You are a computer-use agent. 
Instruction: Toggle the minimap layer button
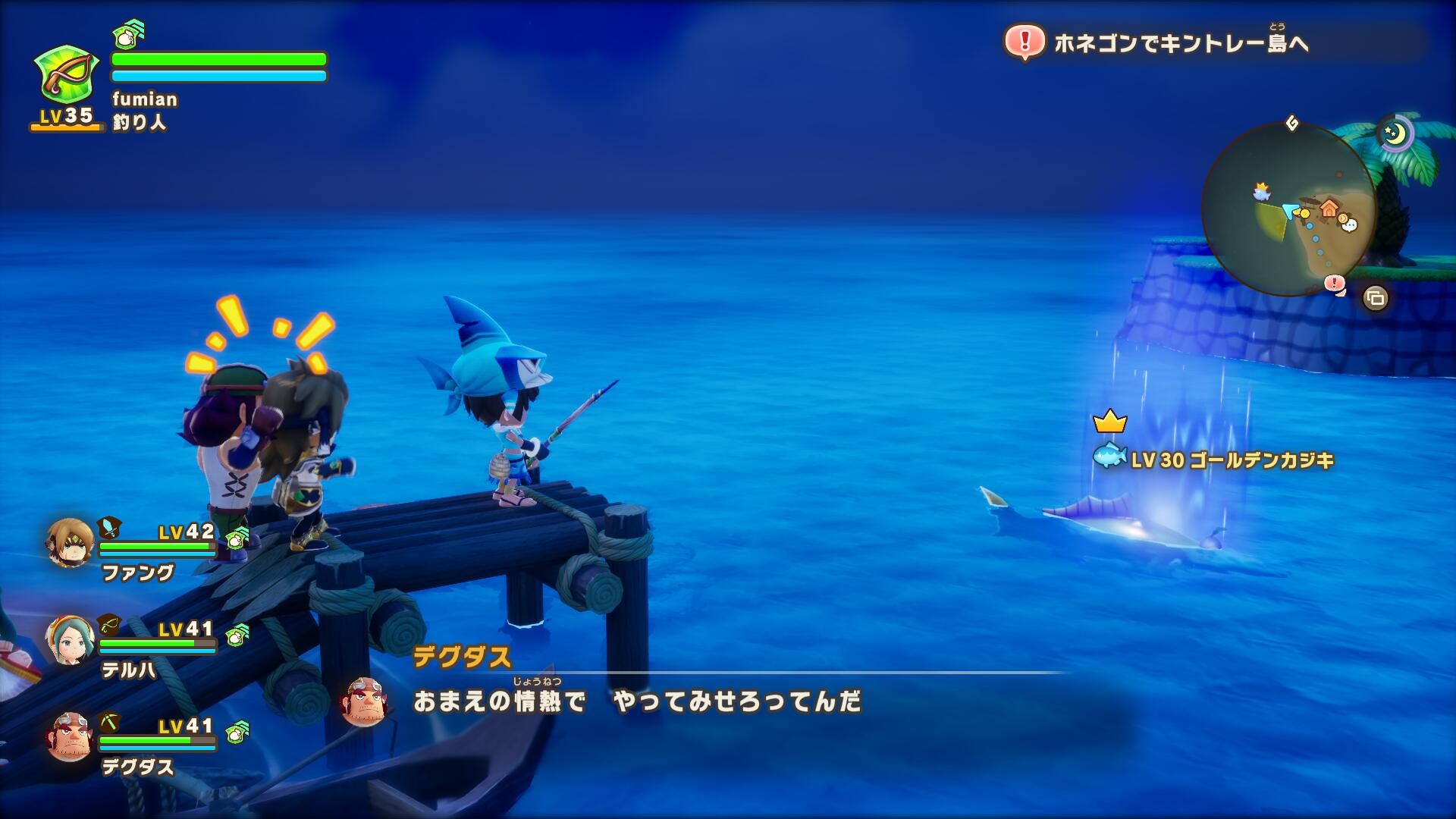1375,298
